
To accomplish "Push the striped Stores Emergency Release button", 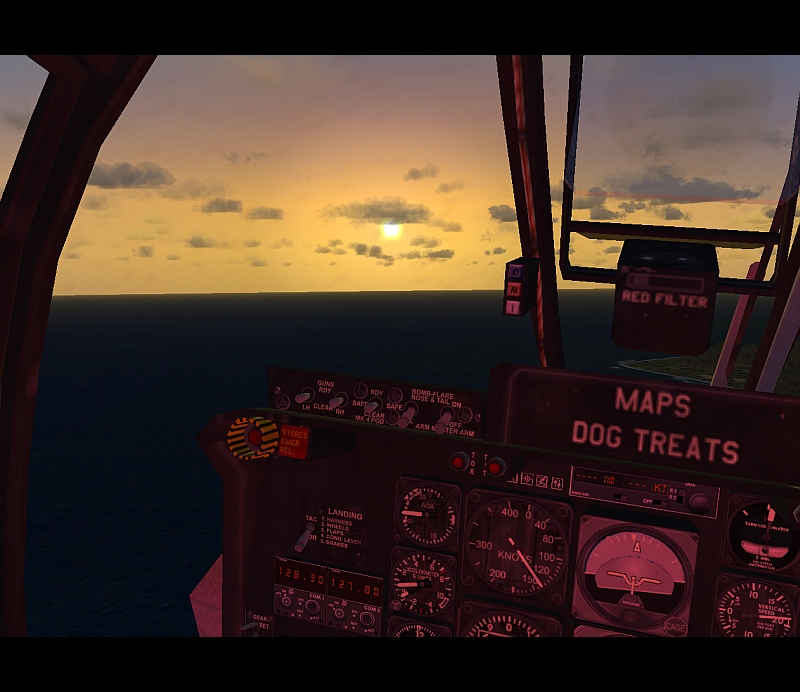I will [x=252, y=438].
